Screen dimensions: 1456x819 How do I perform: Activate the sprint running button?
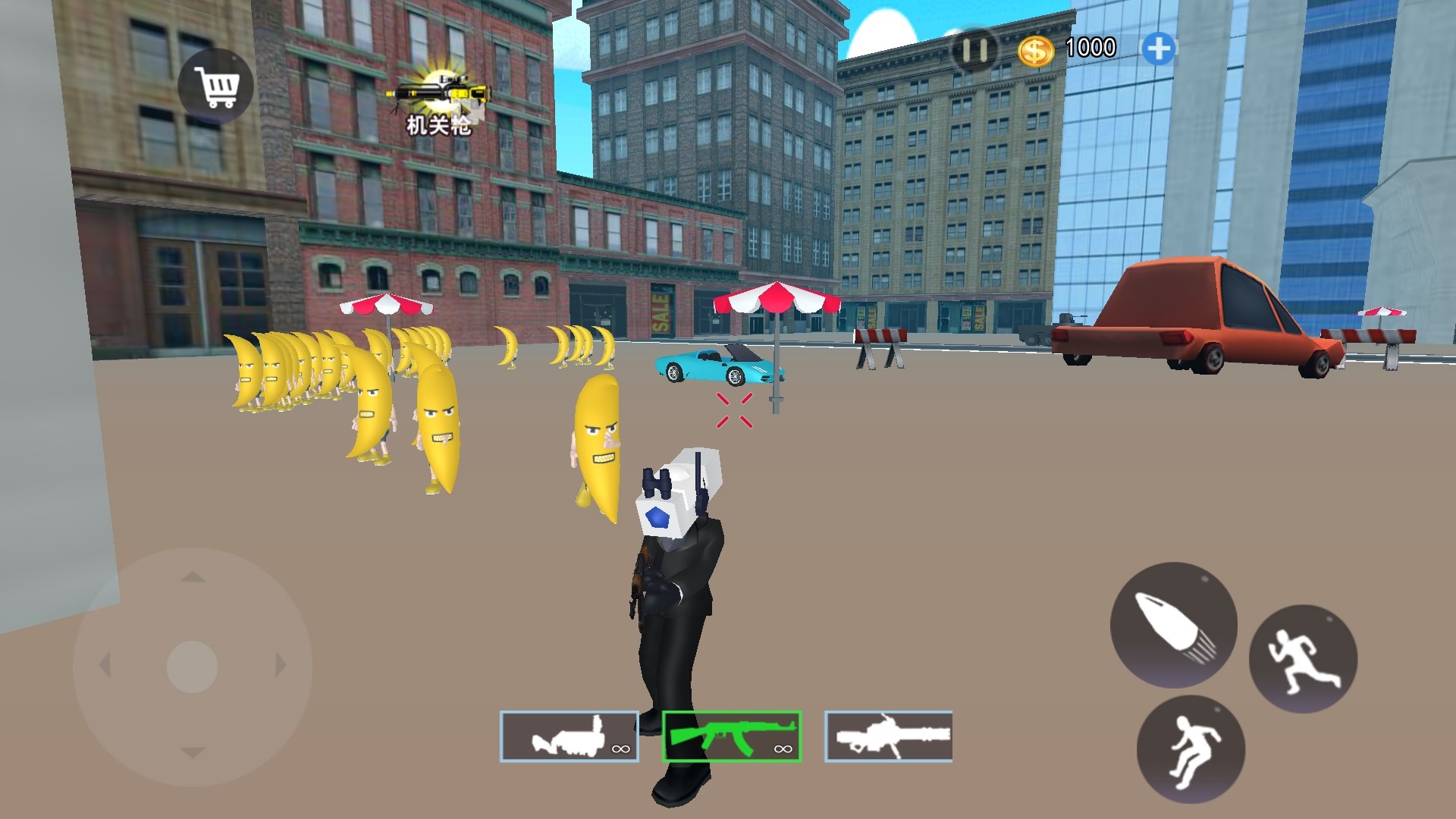1303,658
